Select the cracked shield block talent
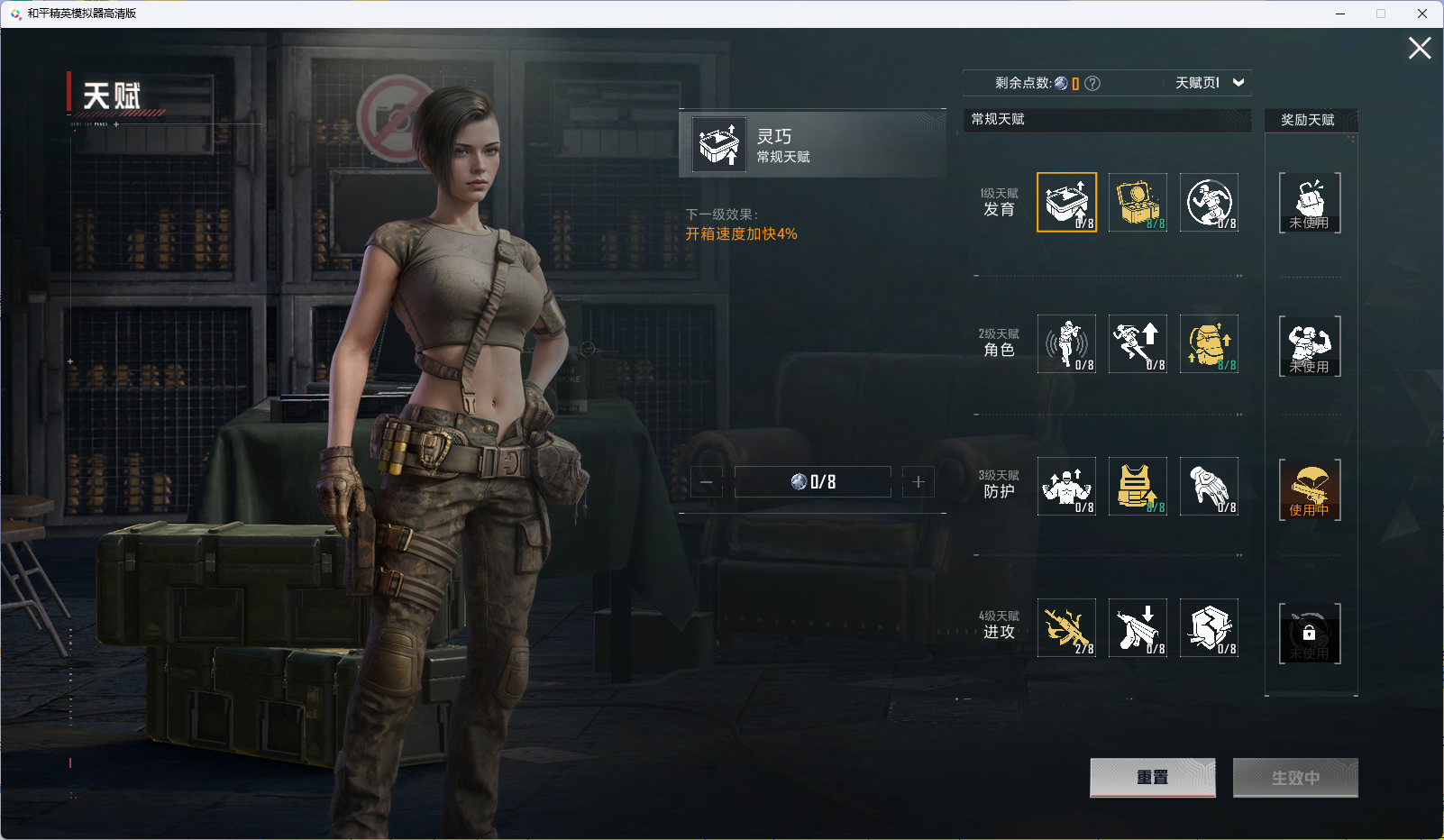 tap(1209, 627)
